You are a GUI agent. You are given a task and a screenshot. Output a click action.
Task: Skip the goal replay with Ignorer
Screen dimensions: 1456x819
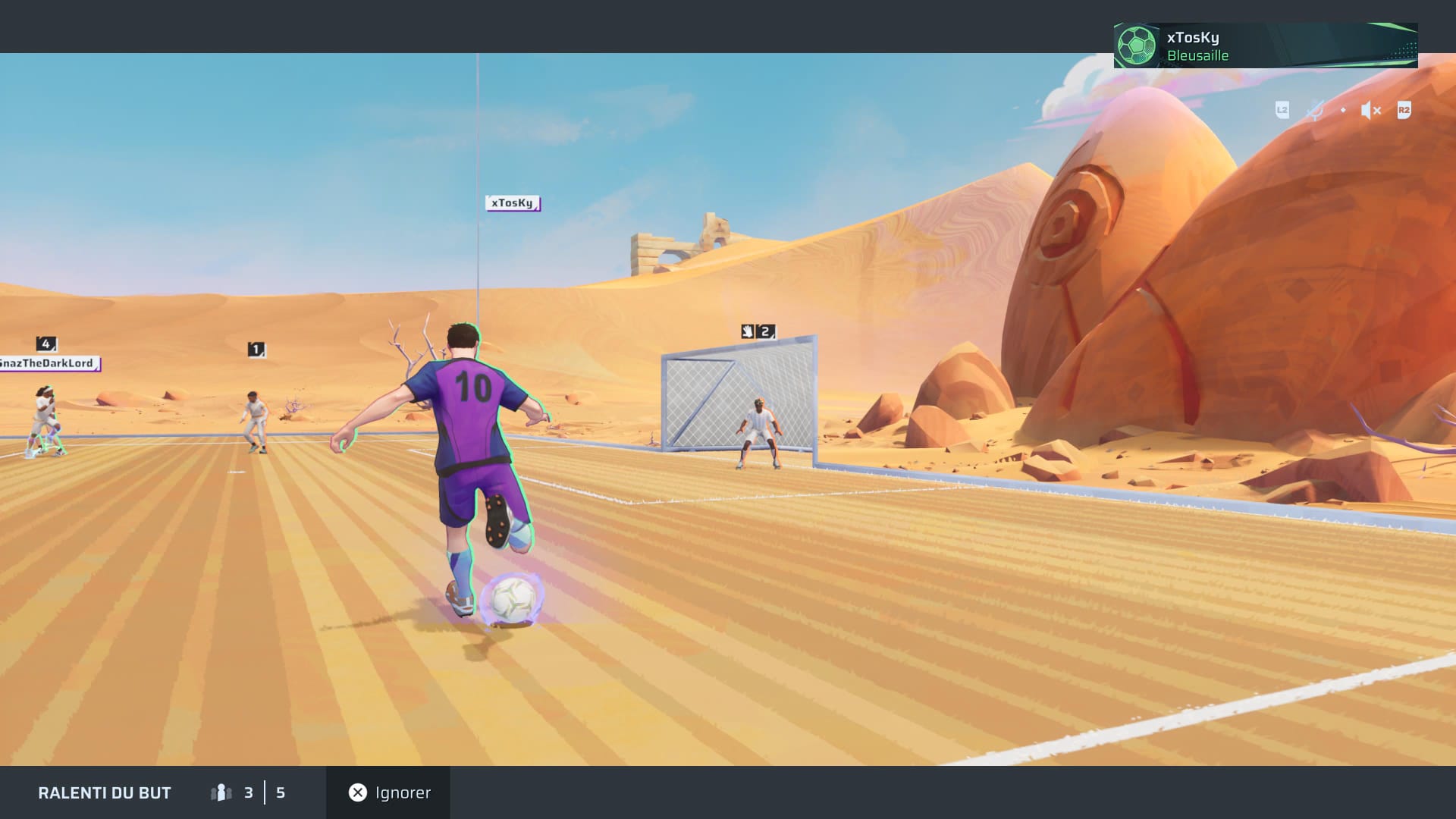pos(388,792)
